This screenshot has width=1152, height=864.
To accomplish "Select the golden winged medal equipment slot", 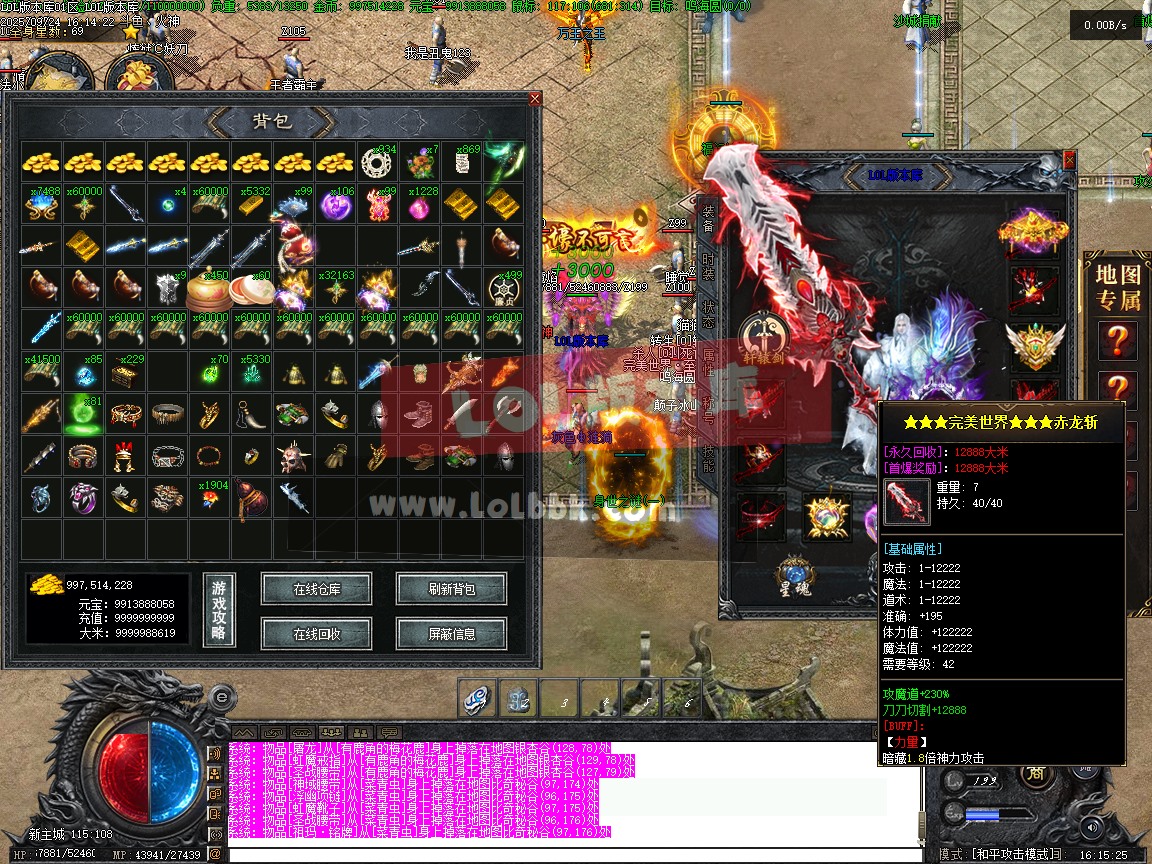I will click(x=1035, y=345).
